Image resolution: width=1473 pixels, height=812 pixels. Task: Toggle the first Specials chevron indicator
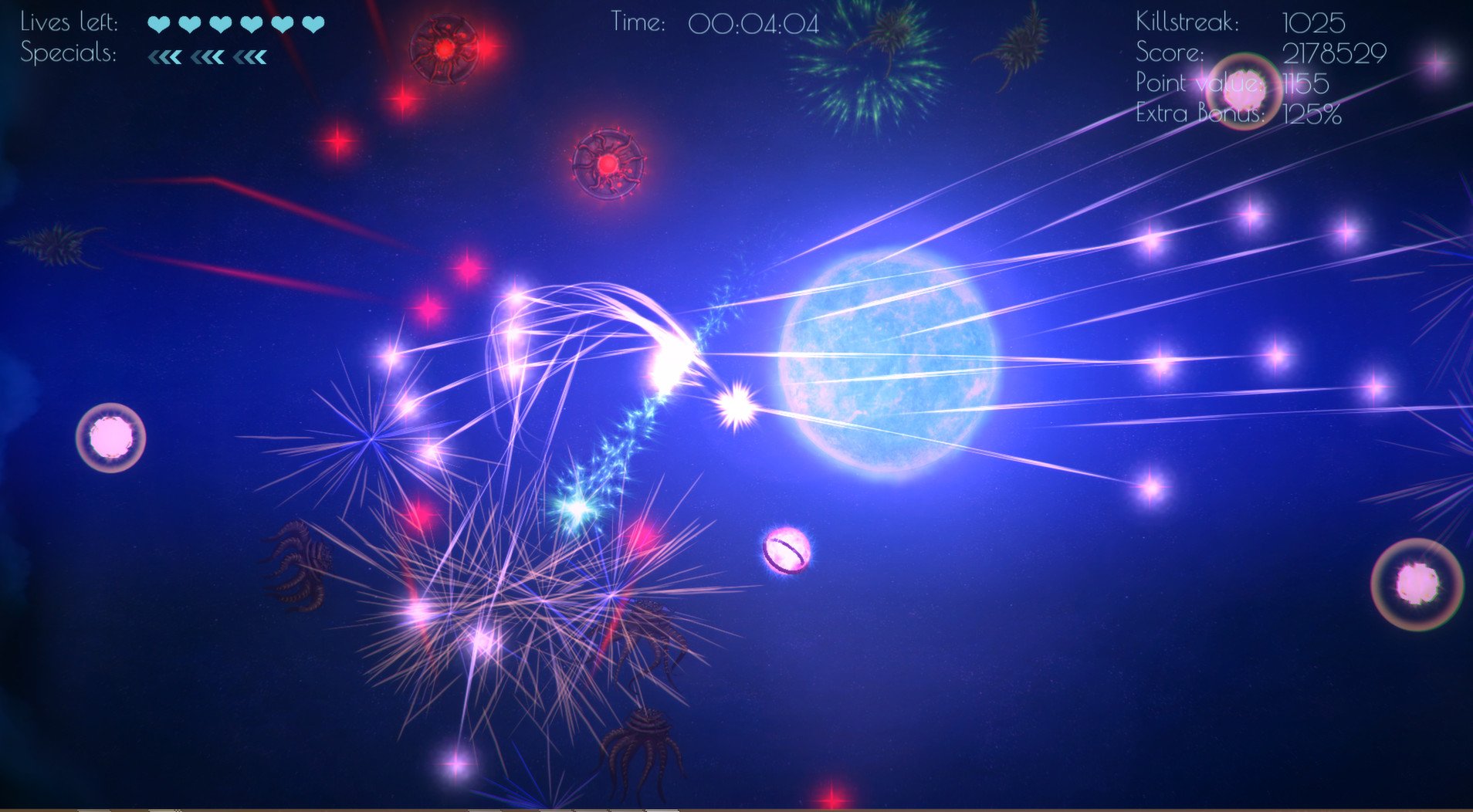pyautogui.click(x=164, y=56)
